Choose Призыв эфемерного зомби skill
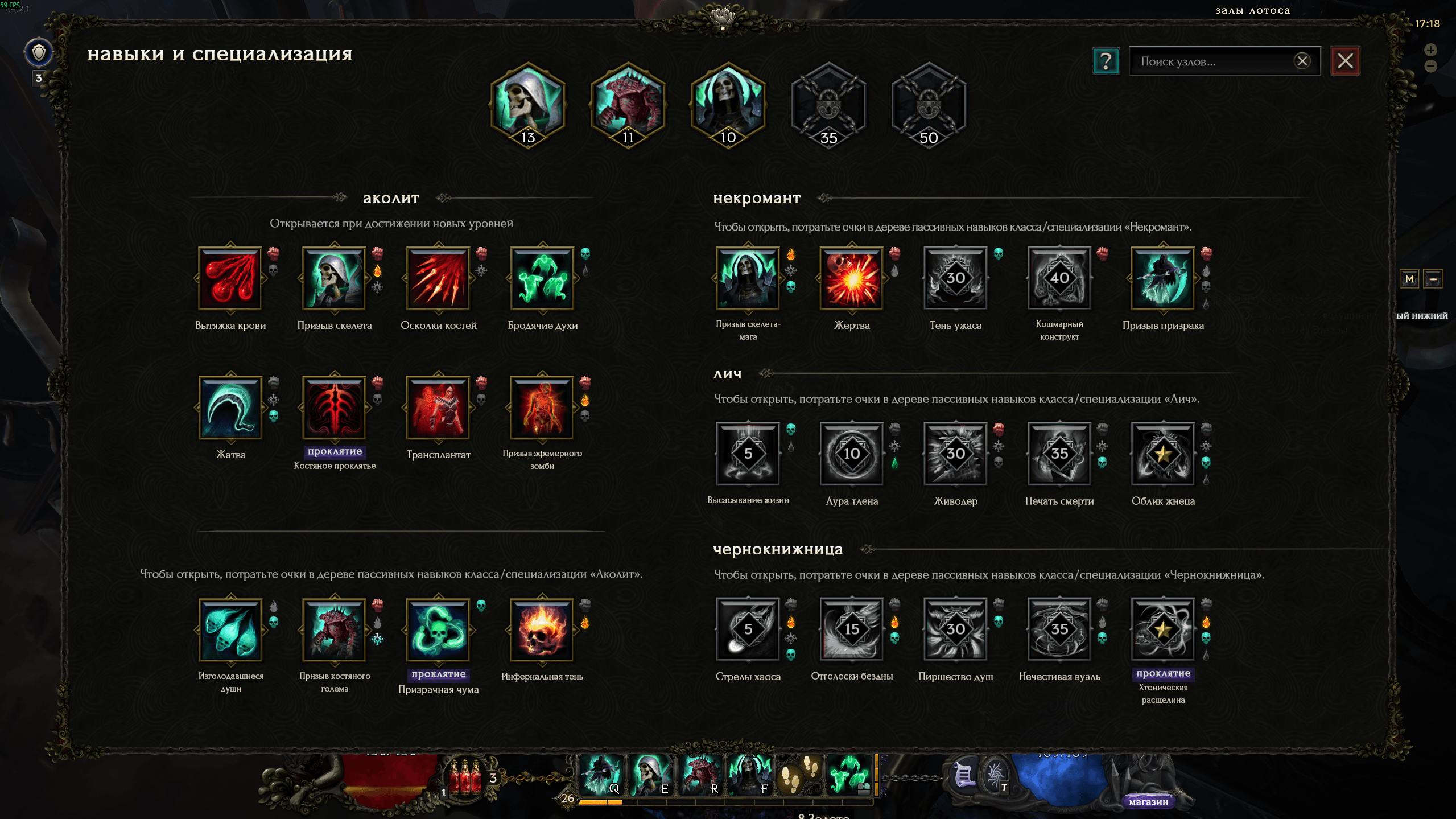 coord(542,408)
